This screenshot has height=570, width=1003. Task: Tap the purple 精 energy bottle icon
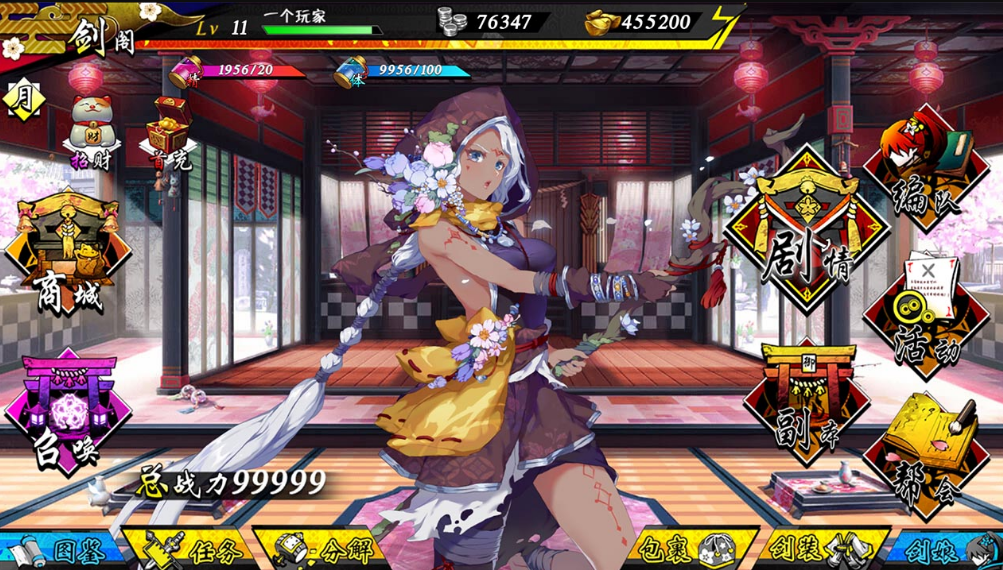(x=186, y=70)
